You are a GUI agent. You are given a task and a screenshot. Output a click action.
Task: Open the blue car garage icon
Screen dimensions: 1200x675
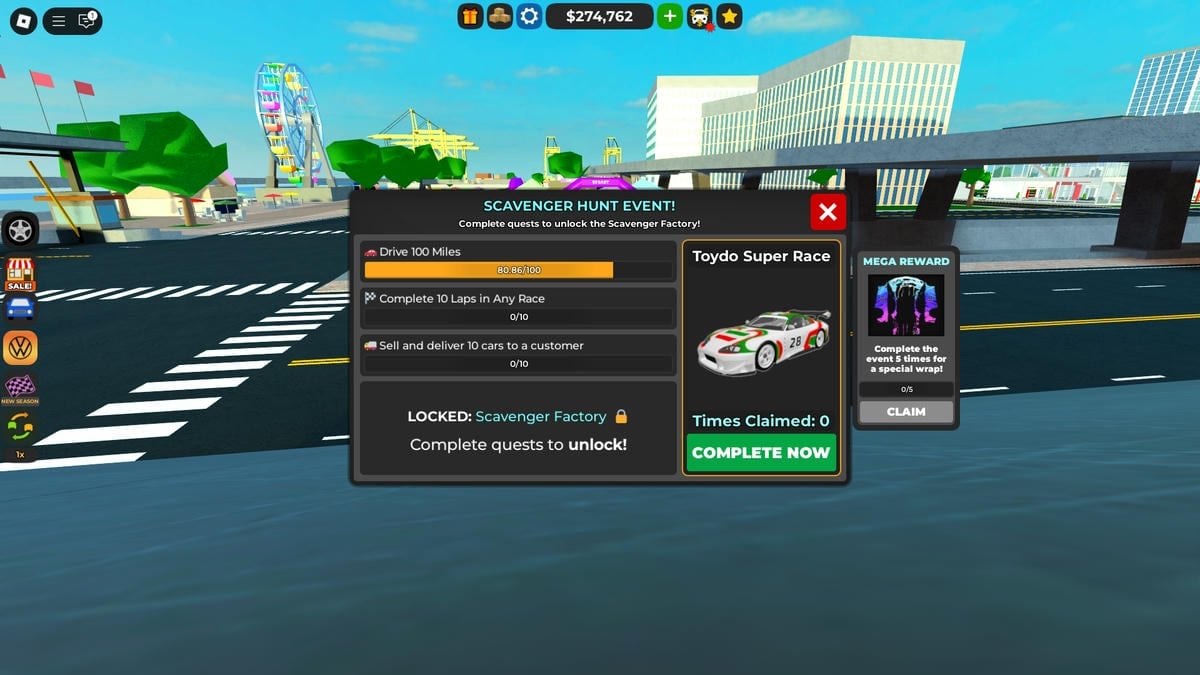click(20, 308)
